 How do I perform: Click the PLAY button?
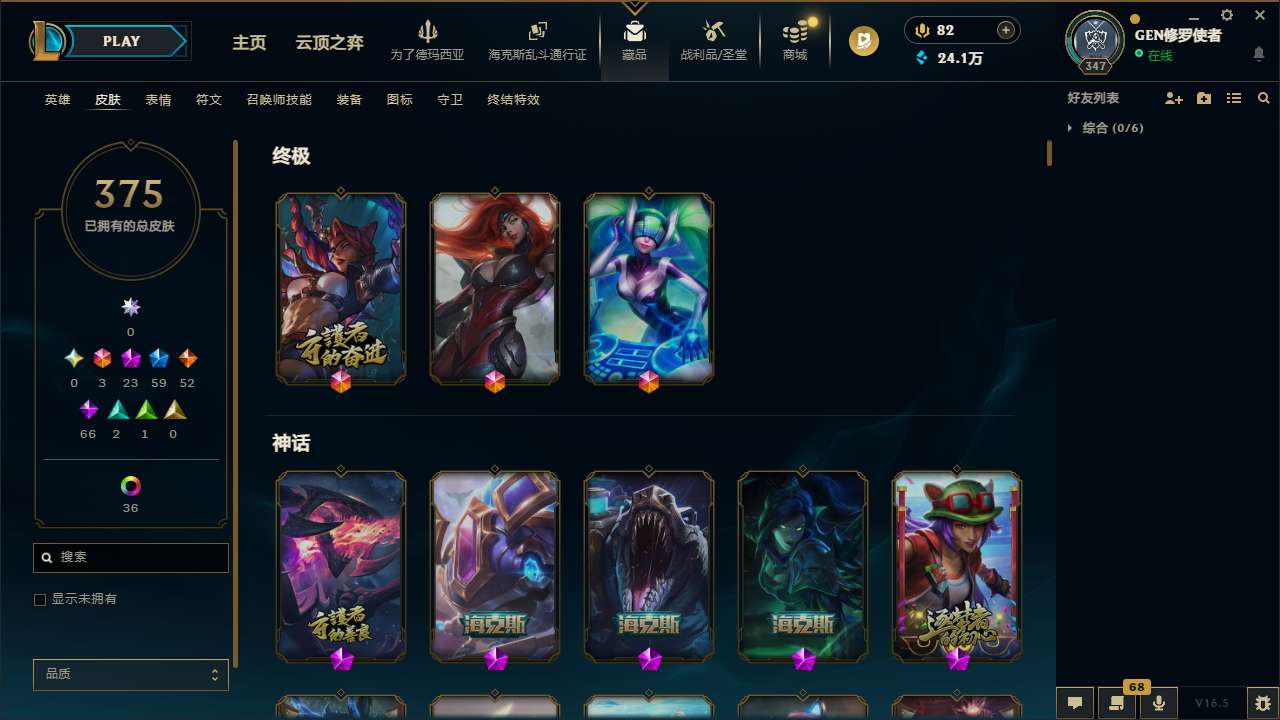[122, 41]
